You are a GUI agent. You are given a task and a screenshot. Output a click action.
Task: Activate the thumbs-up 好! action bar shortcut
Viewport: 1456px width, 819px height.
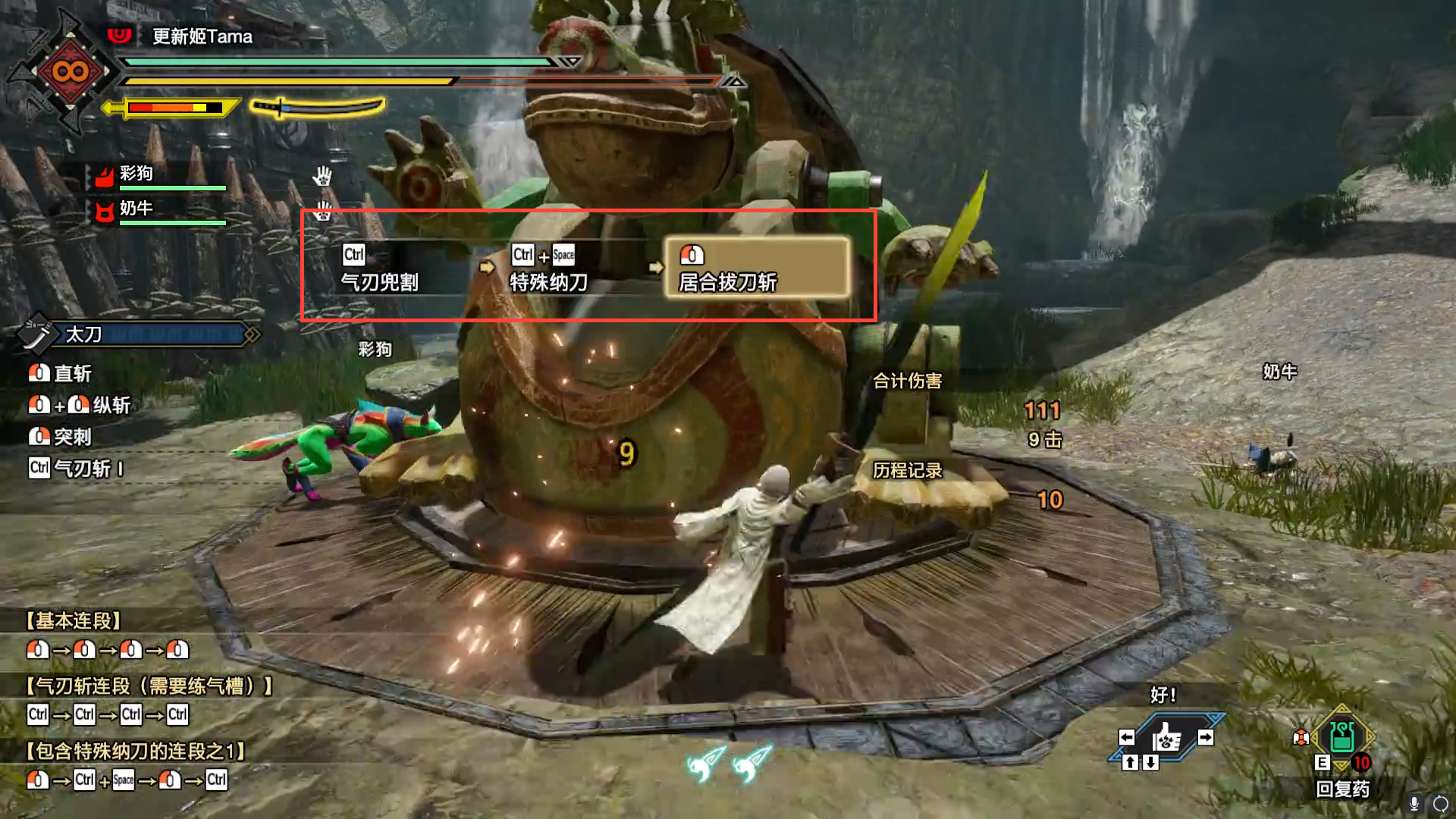[x=1166, y=737]
